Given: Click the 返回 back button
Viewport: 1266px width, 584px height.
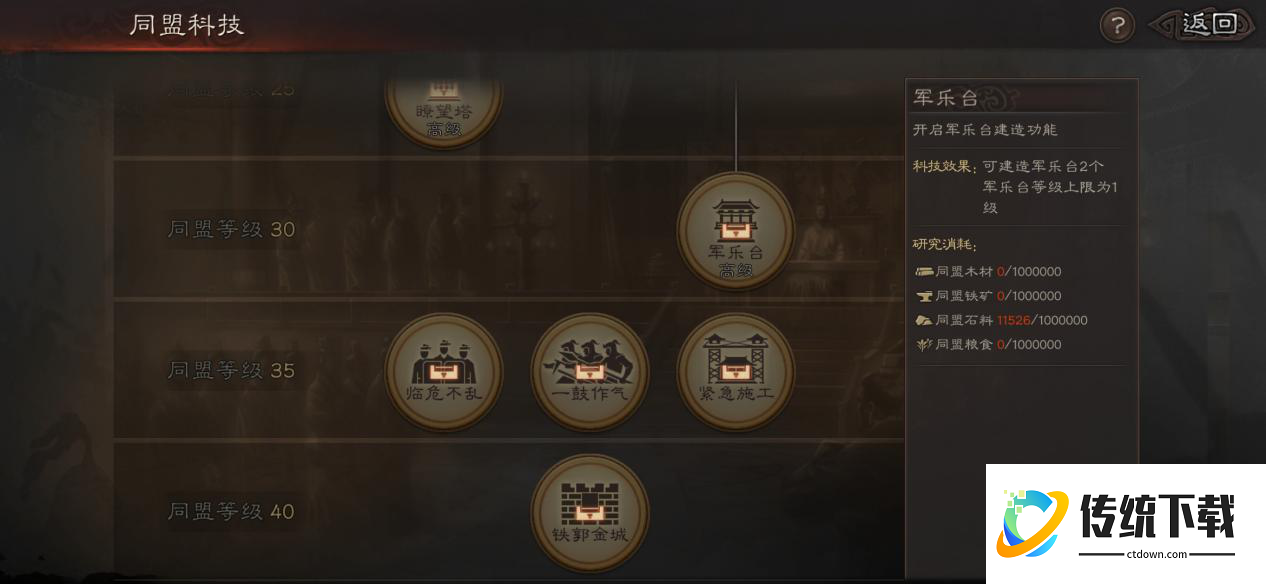Looking at the screenshot, I should coord(1205,24).
